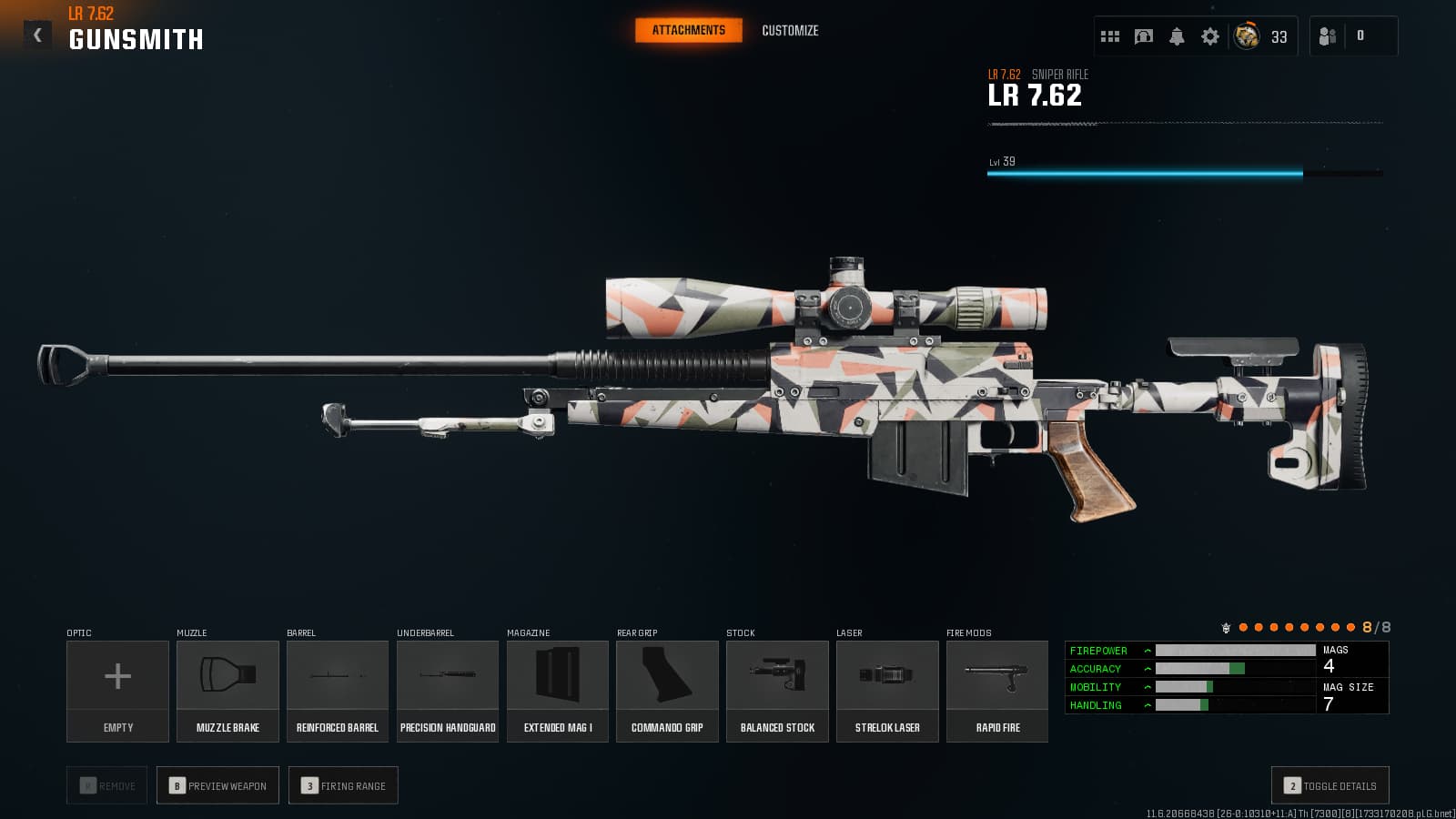
Task: Select the Muzzle Brake attachment slot
Action: [x=227, y=691]
